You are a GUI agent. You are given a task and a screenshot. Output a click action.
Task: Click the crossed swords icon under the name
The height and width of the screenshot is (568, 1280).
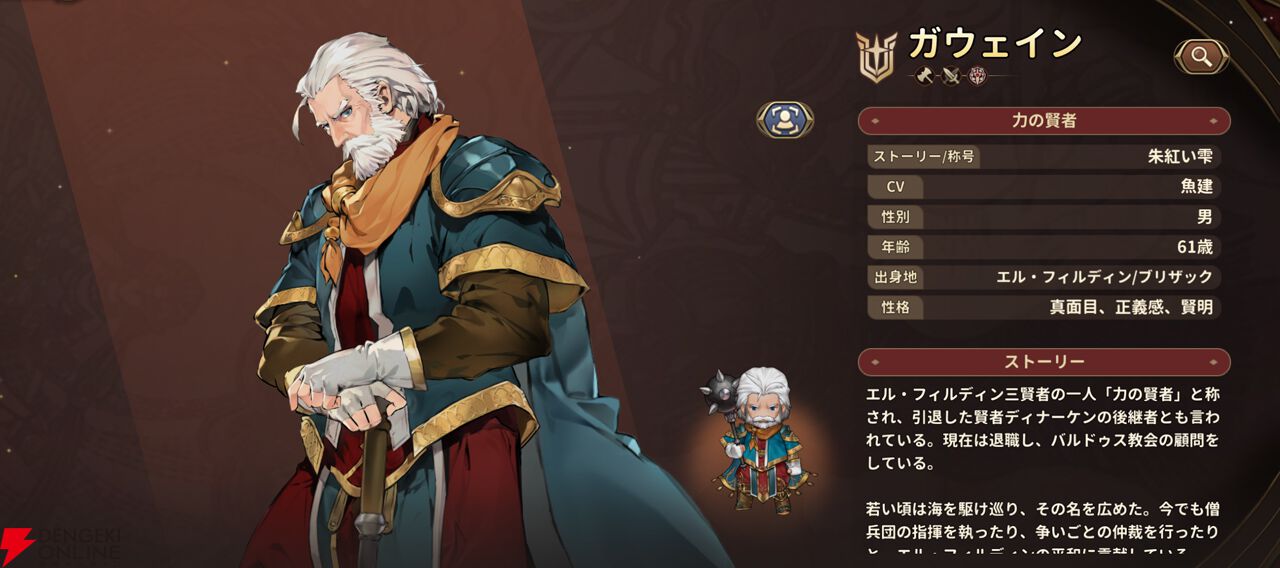click(x=951, y=76)
